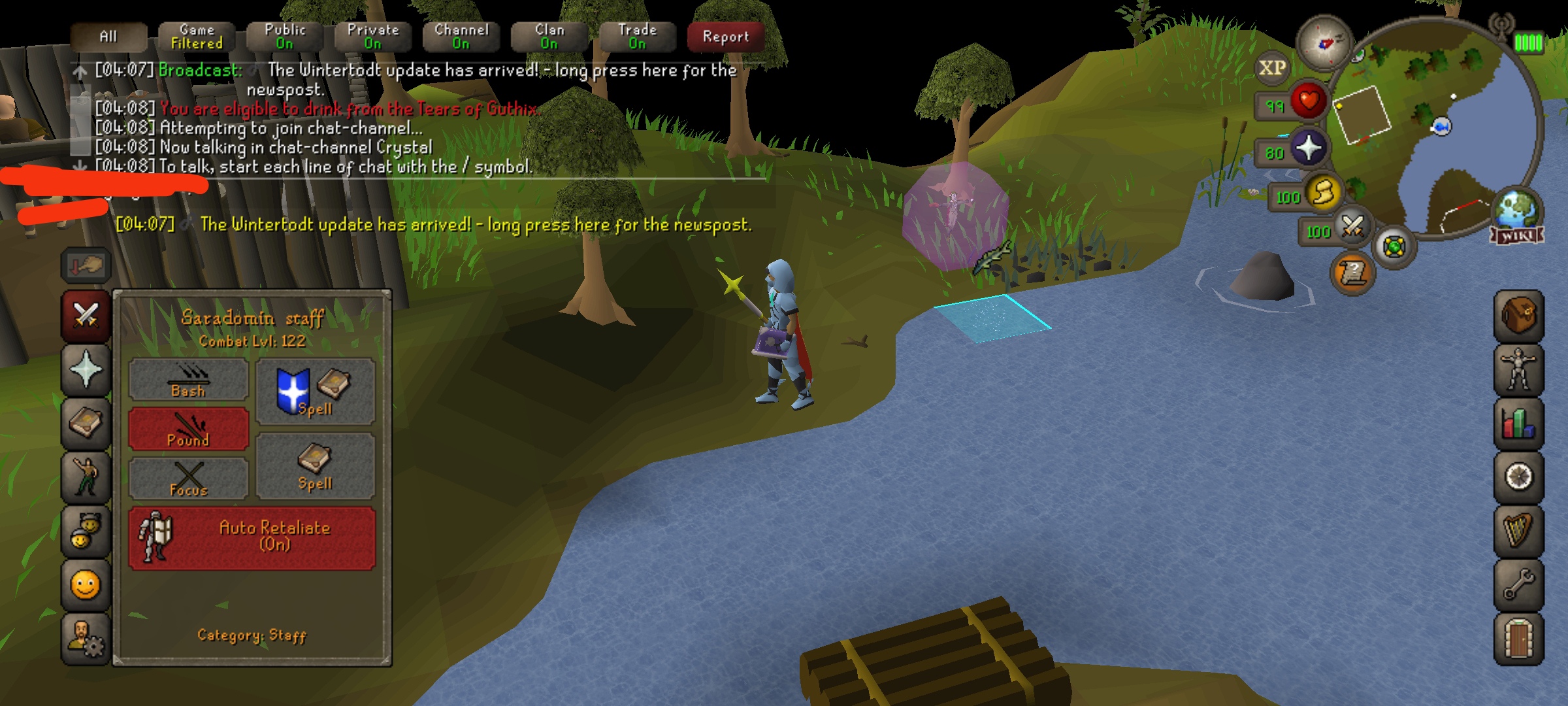The image size is (1568, 706).
Task: Toggle the Trade chat tab
Action: [638, 37]
